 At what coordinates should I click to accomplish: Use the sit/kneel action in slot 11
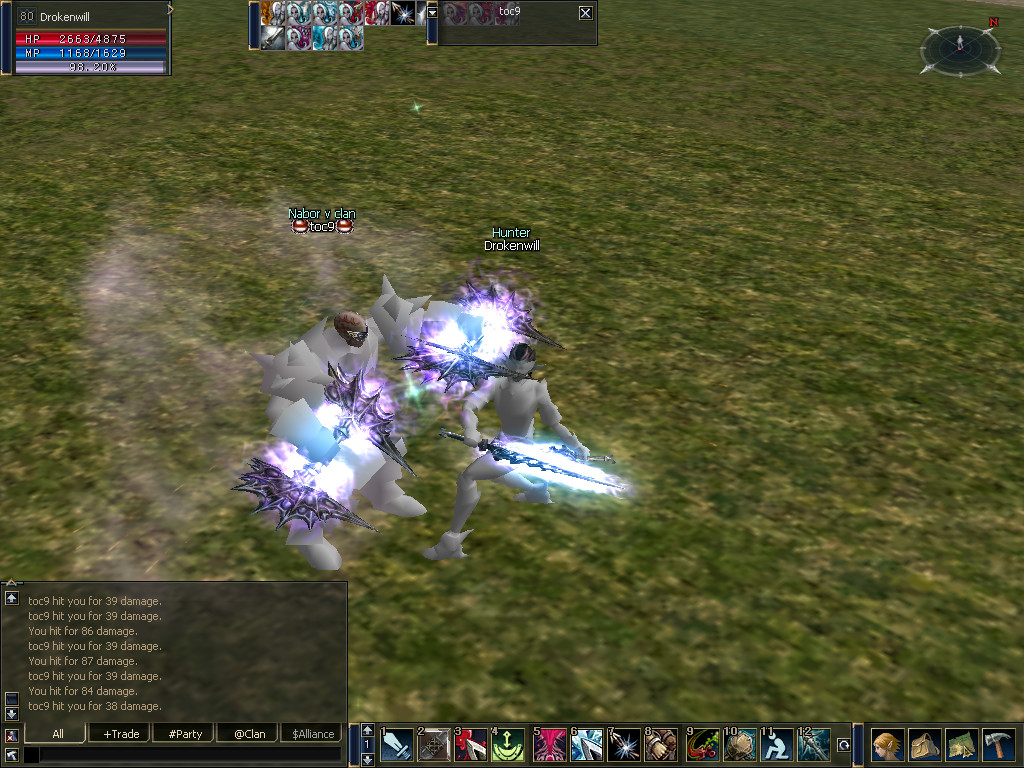pyautogui.click(x=777, y=745)
